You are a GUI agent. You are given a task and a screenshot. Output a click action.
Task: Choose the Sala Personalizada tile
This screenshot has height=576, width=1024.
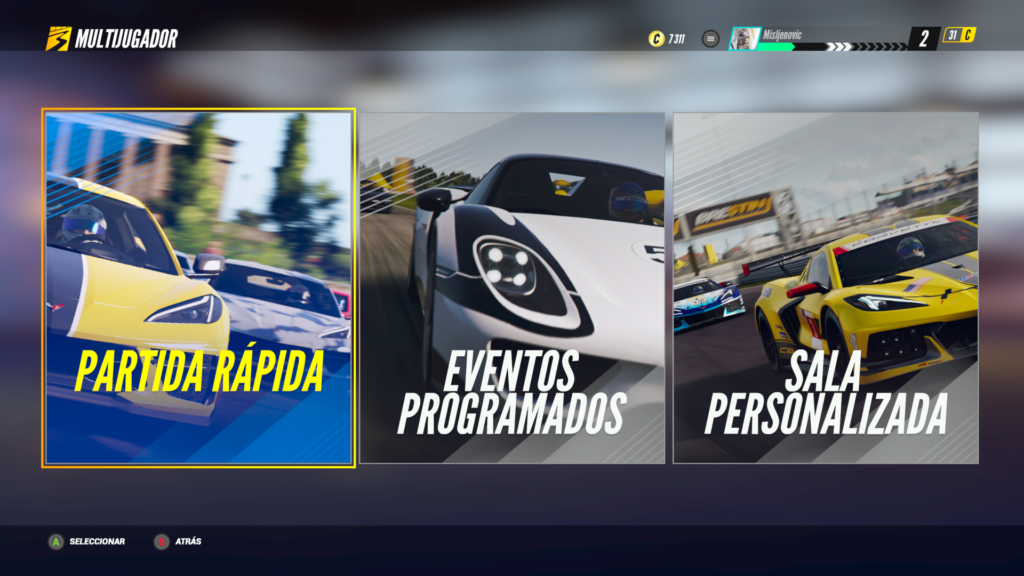(825, 288)
